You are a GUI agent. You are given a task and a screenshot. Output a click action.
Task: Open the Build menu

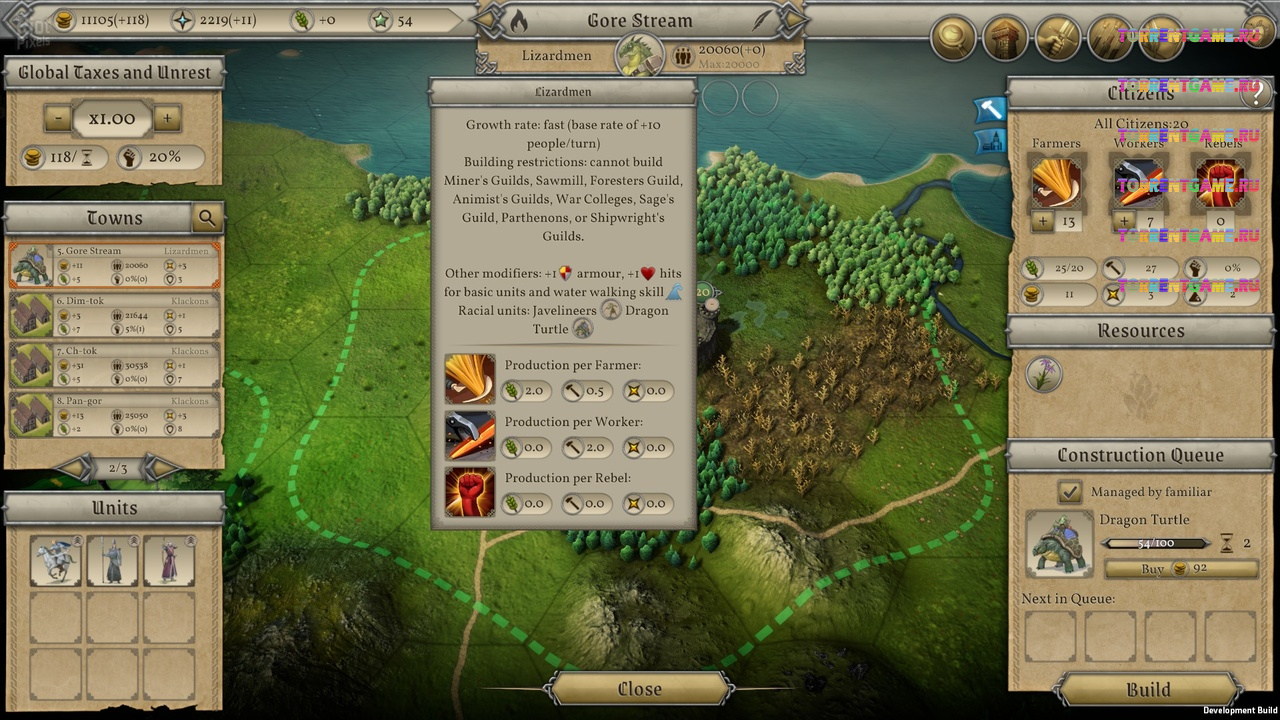pos(1148,690)
